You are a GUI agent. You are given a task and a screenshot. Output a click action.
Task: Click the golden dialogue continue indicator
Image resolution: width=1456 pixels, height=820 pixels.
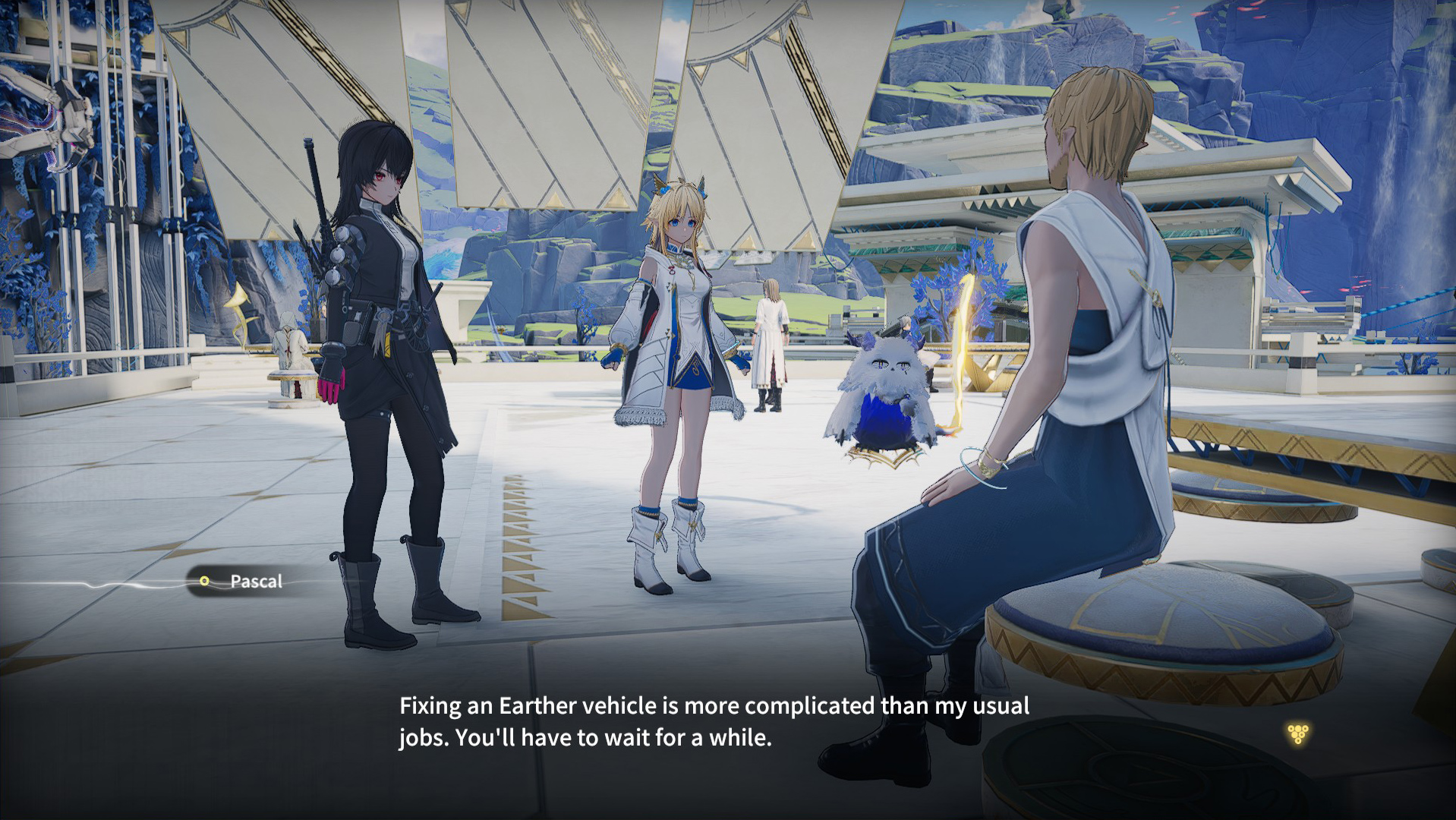(1298, 733)
